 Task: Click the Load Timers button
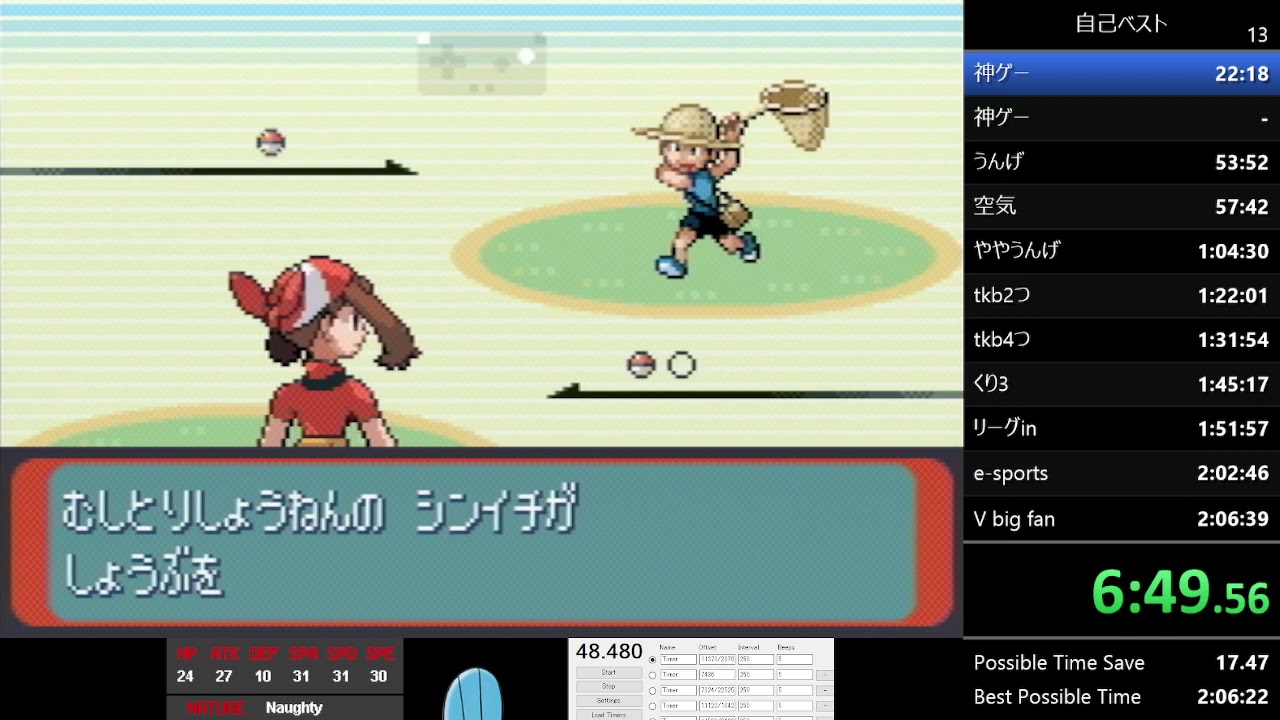[x=609, y=715]
